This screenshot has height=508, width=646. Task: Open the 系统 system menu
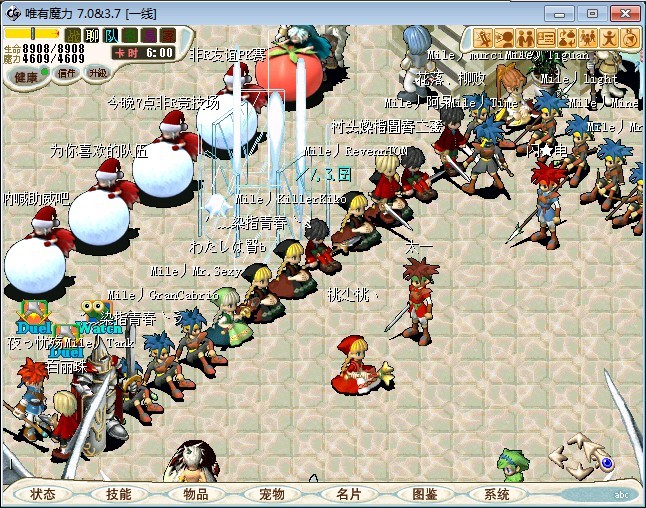(498, 494)
